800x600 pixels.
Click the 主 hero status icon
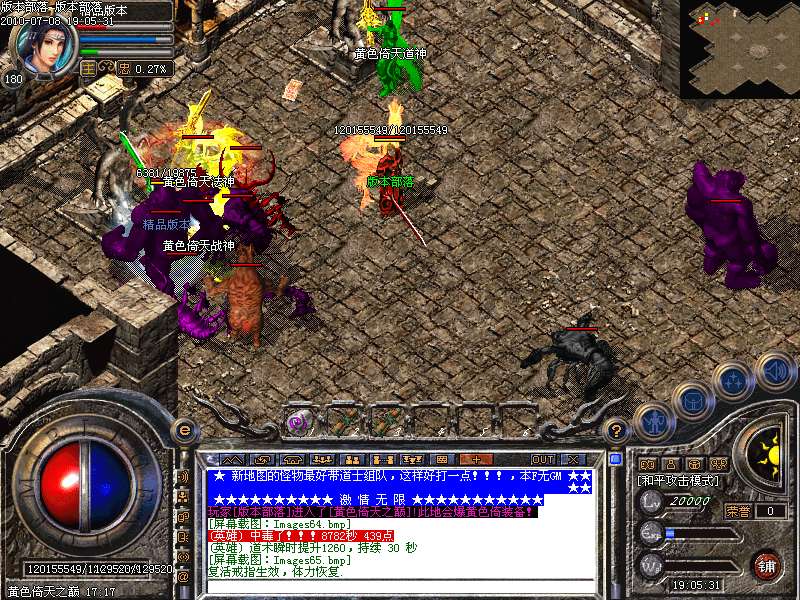[x=88, y=68]
